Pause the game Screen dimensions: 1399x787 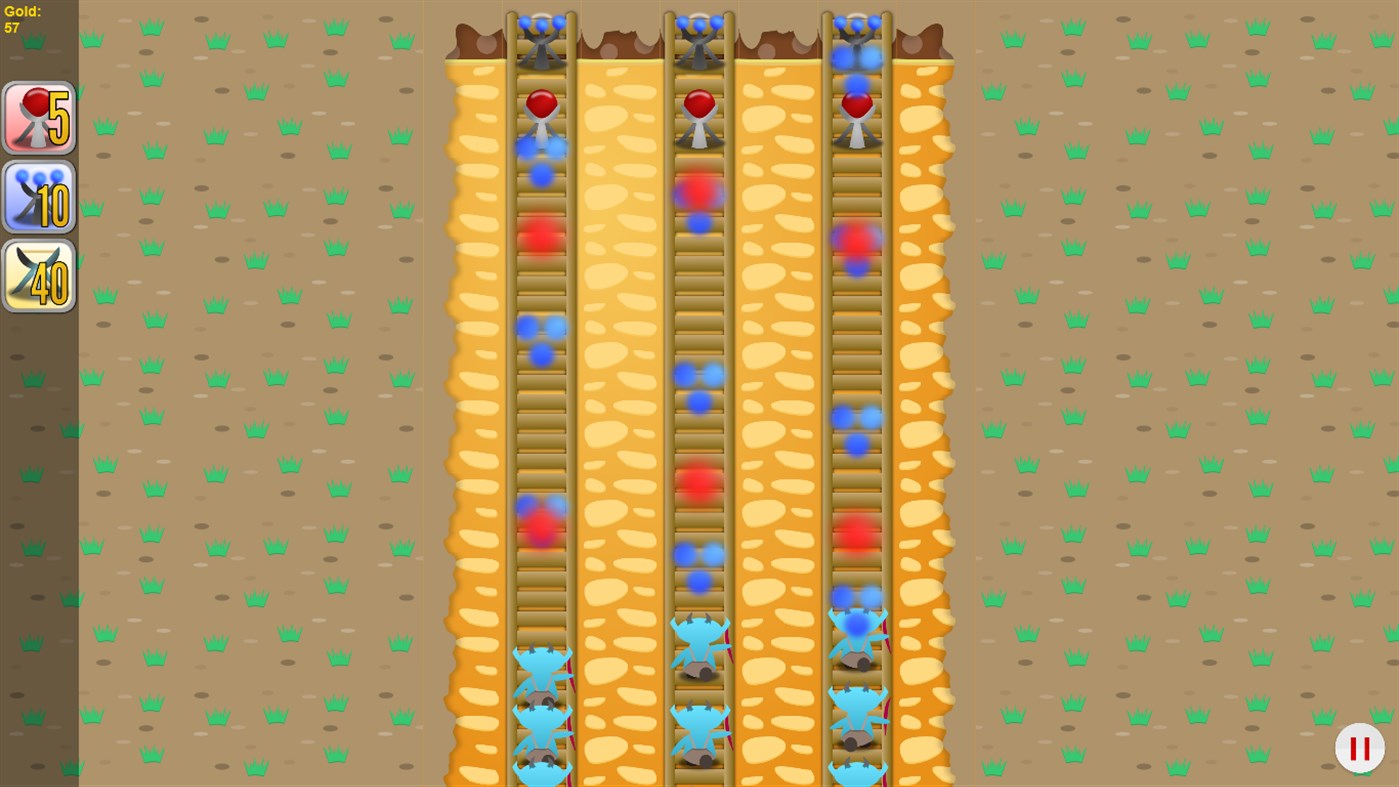coord(1359,747)
